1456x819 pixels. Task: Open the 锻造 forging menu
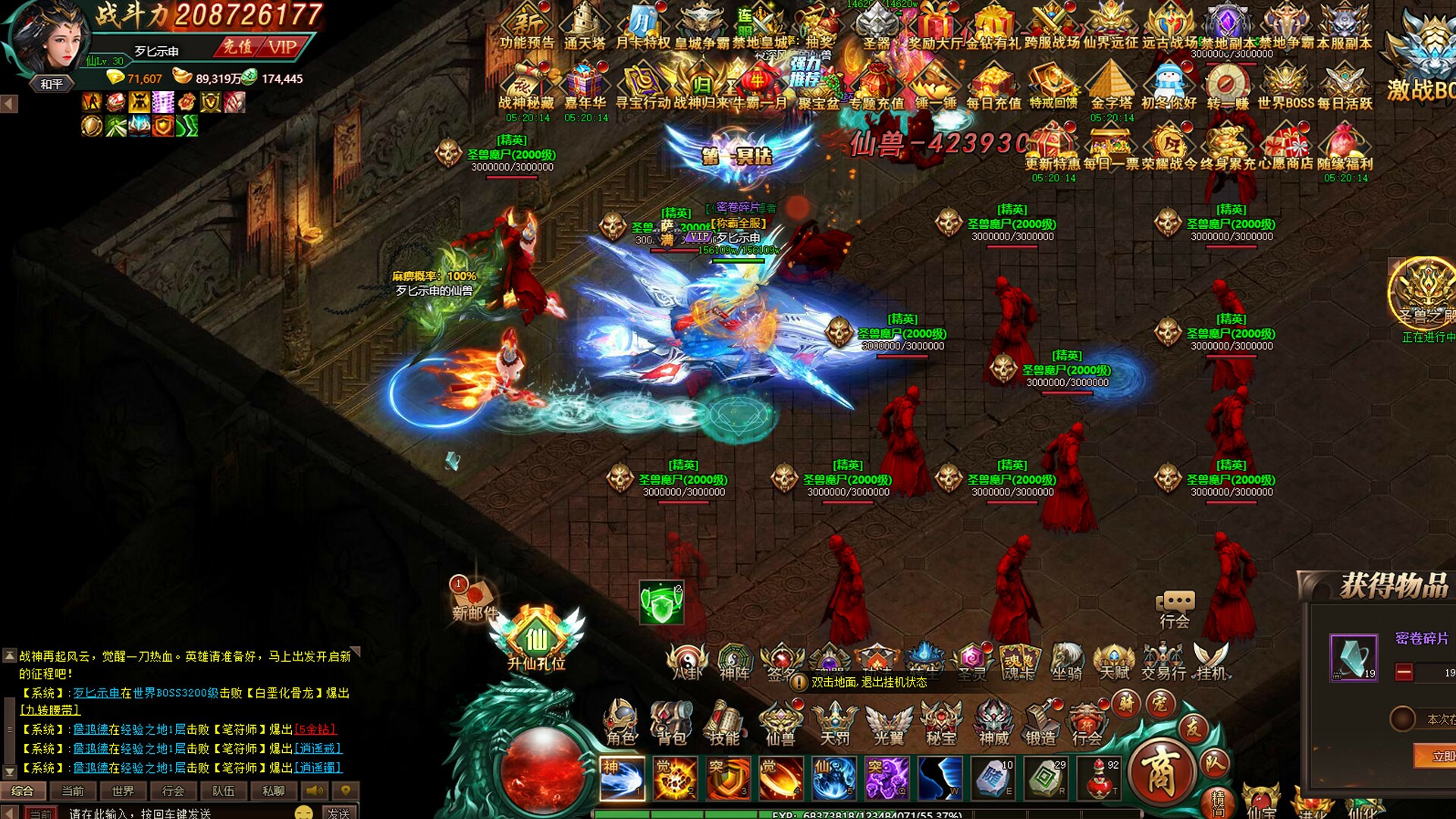point(1040,721)
